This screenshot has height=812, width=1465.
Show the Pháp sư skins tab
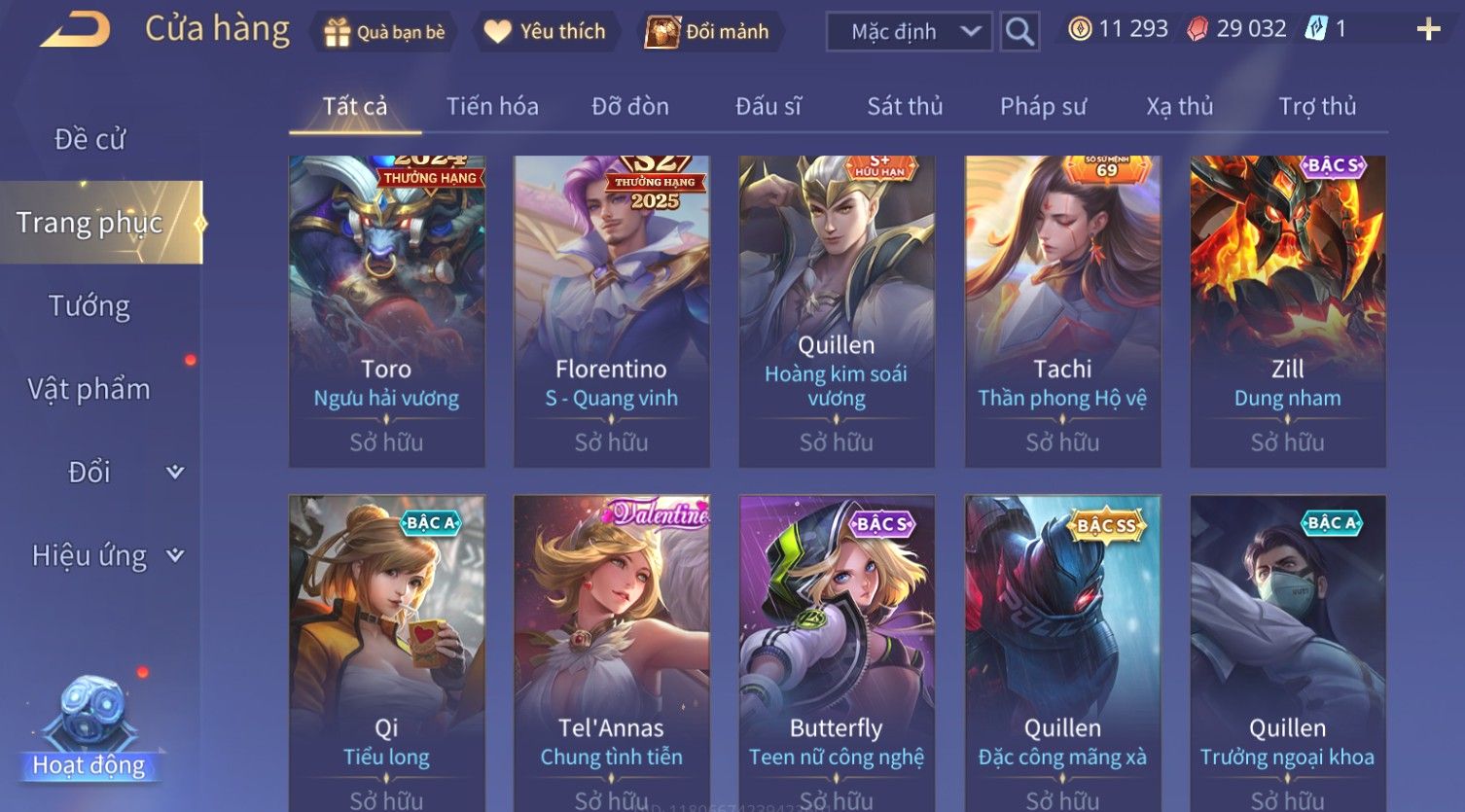click(x=1043, y=106)
